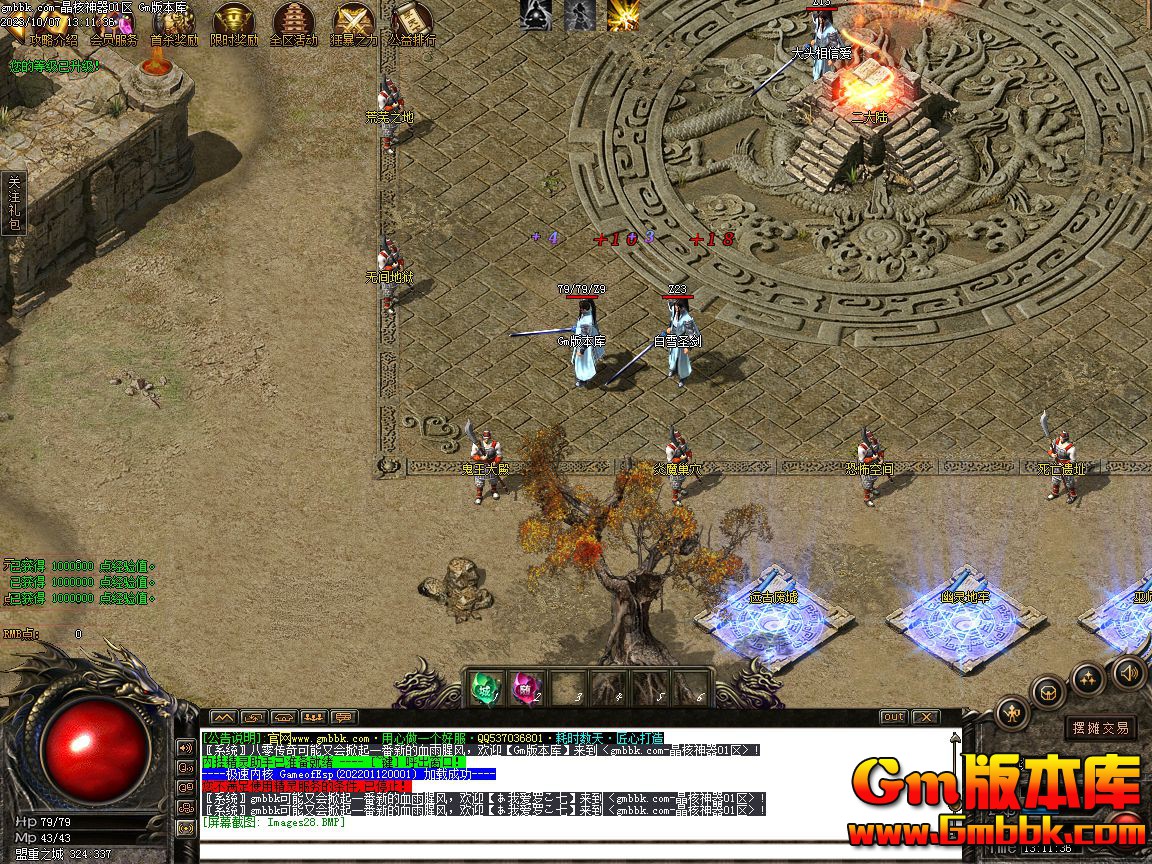The width and height of the screenshot is (1152, 864).
Task: Open the three-stars skills round button
Action: point(1088,679)
